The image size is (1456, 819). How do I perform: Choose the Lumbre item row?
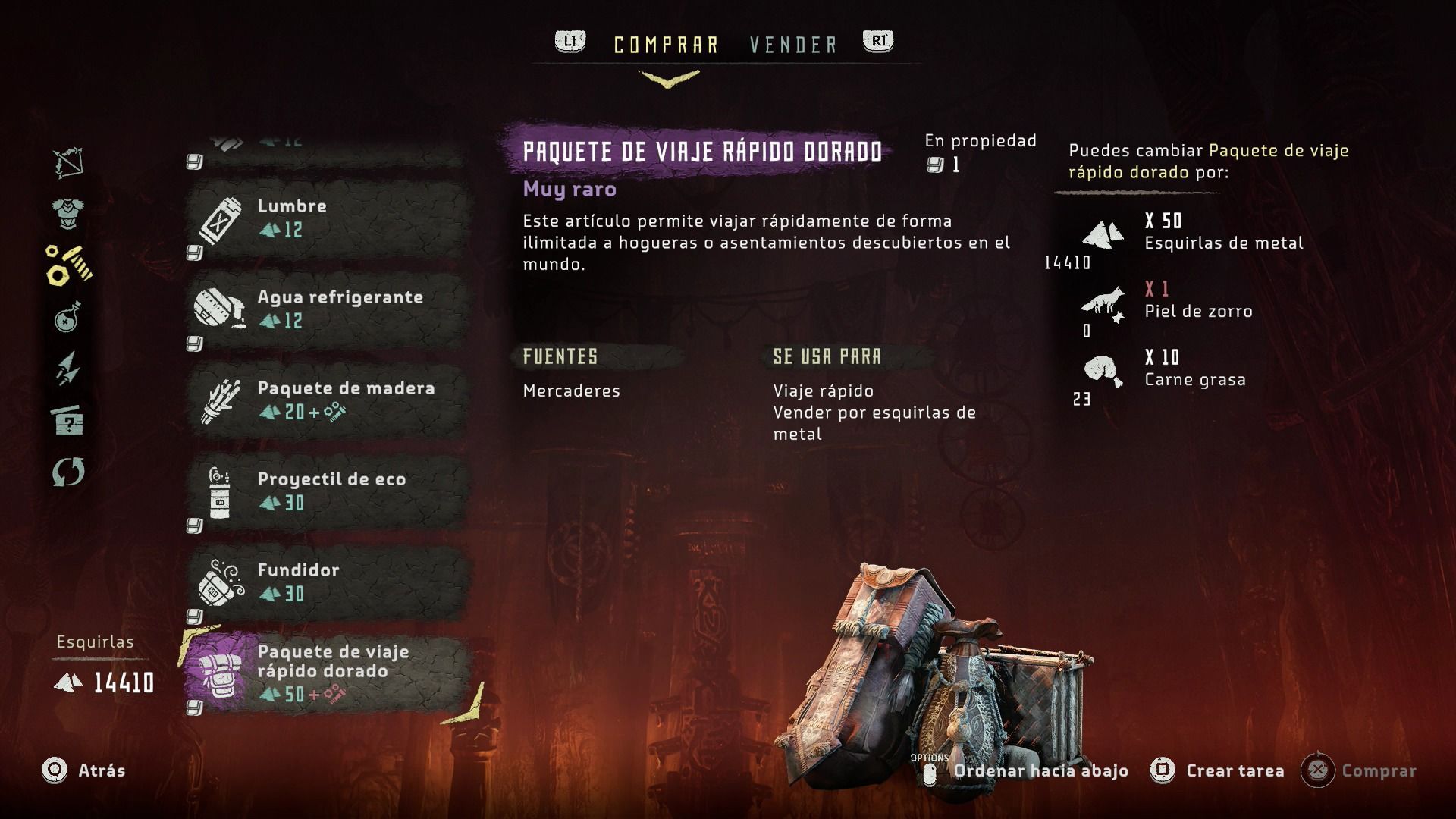[326, 218]
